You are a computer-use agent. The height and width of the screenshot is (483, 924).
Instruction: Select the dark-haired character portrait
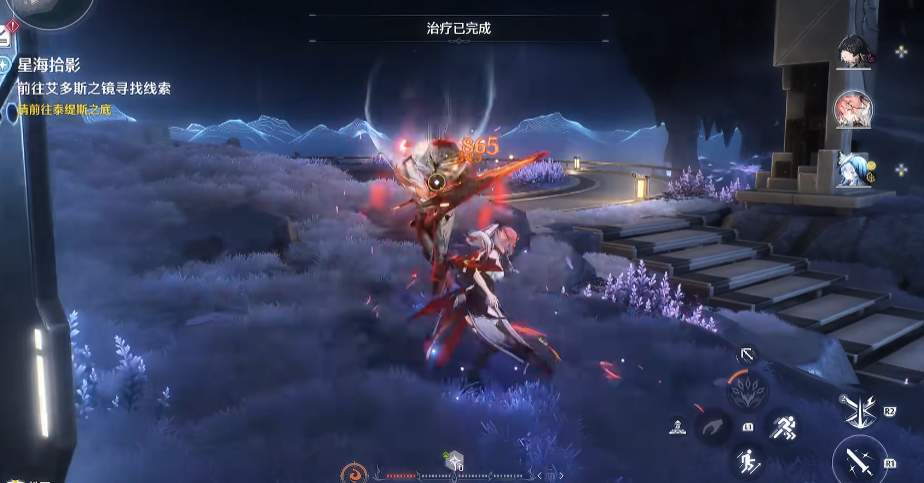tap(853, 51)
